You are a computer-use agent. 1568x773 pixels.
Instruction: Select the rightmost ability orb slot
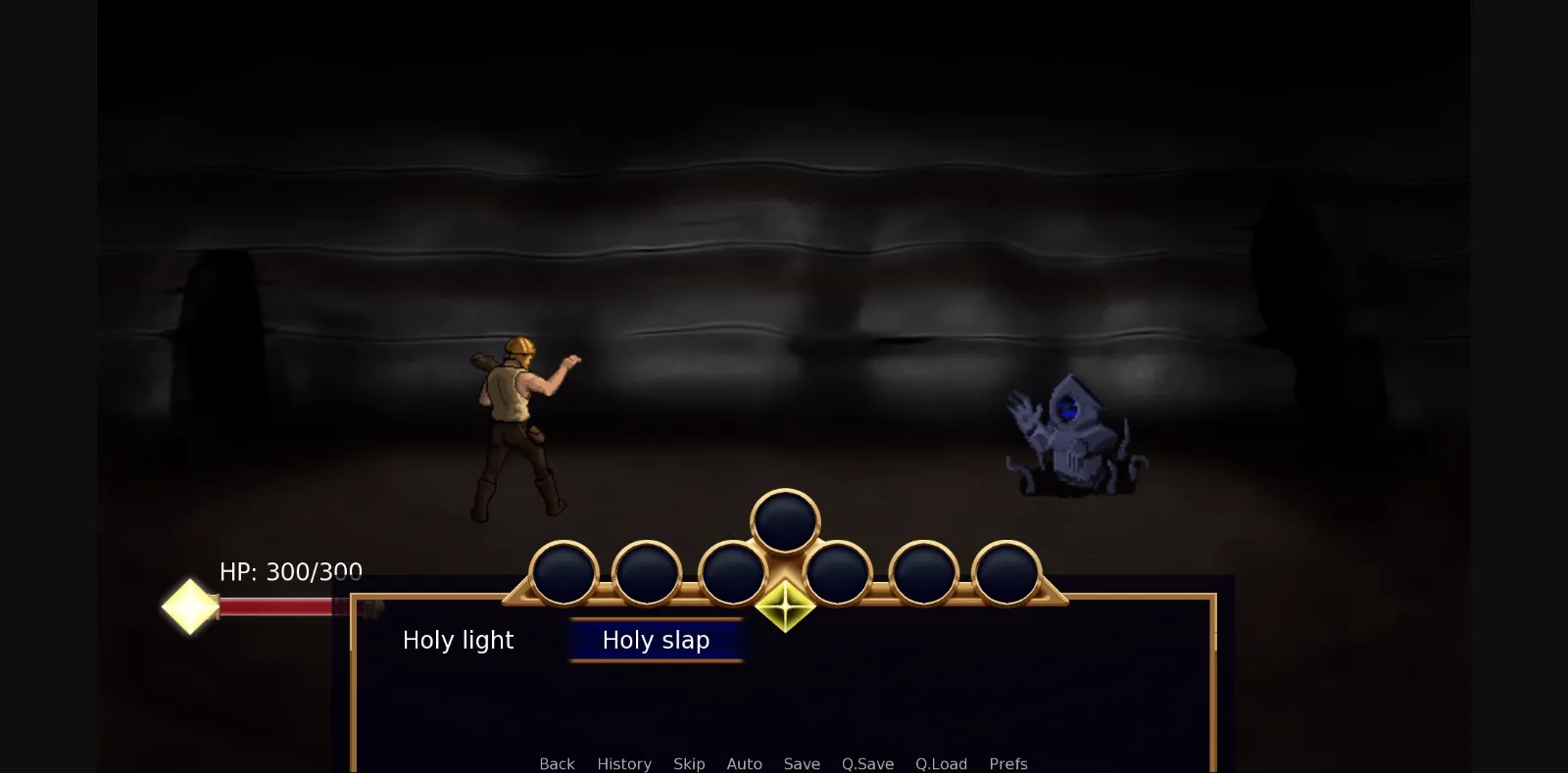tap(1005, 573)
